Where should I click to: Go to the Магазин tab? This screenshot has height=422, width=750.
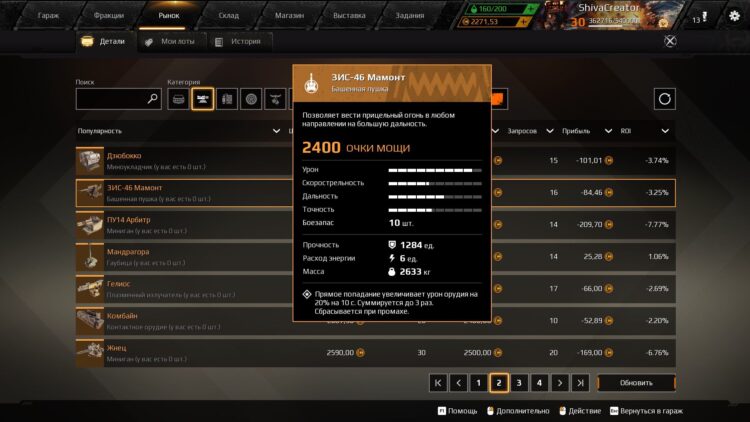point(290,16)
